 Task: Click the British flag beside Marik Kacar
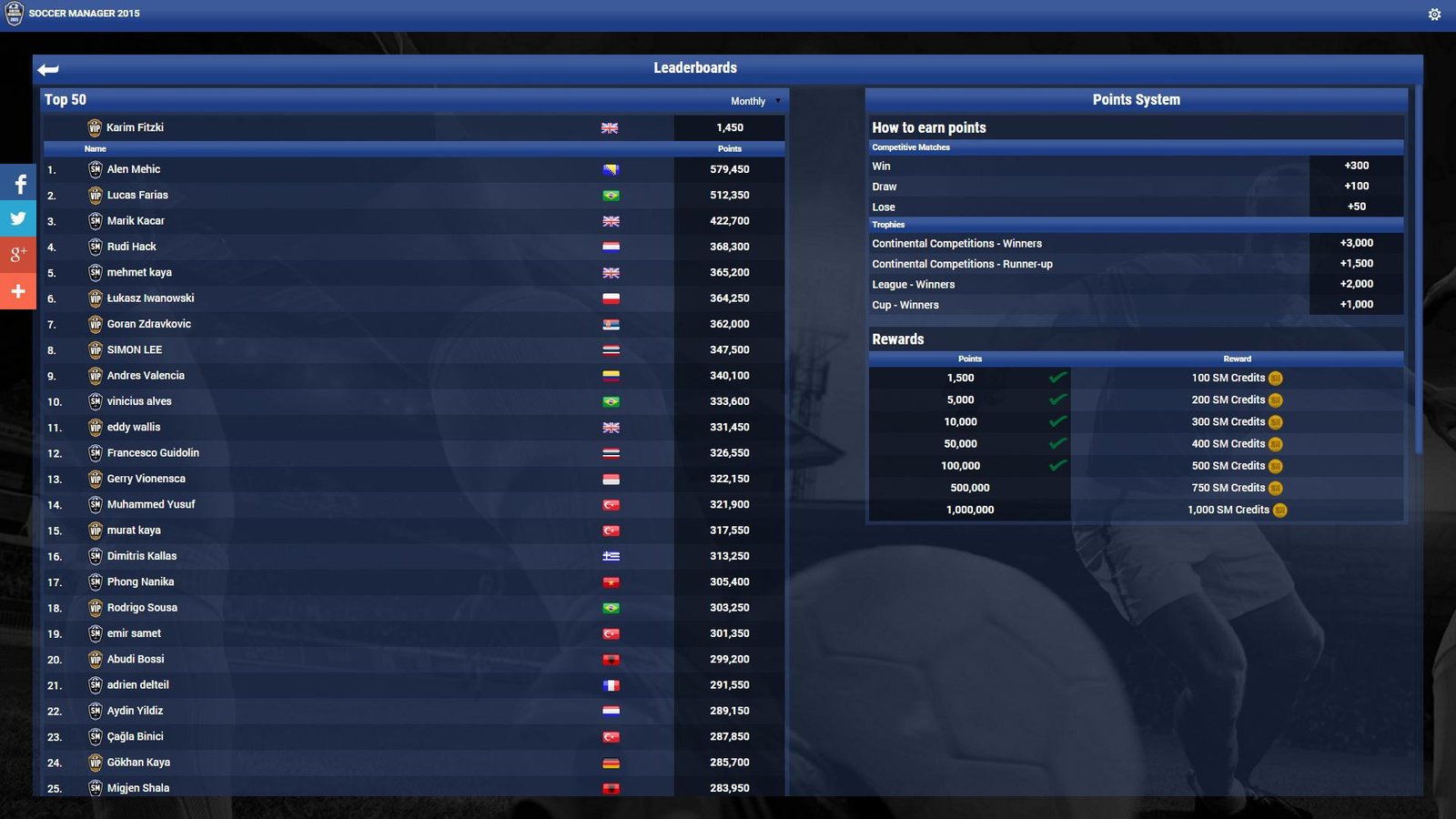click(611, 220)
